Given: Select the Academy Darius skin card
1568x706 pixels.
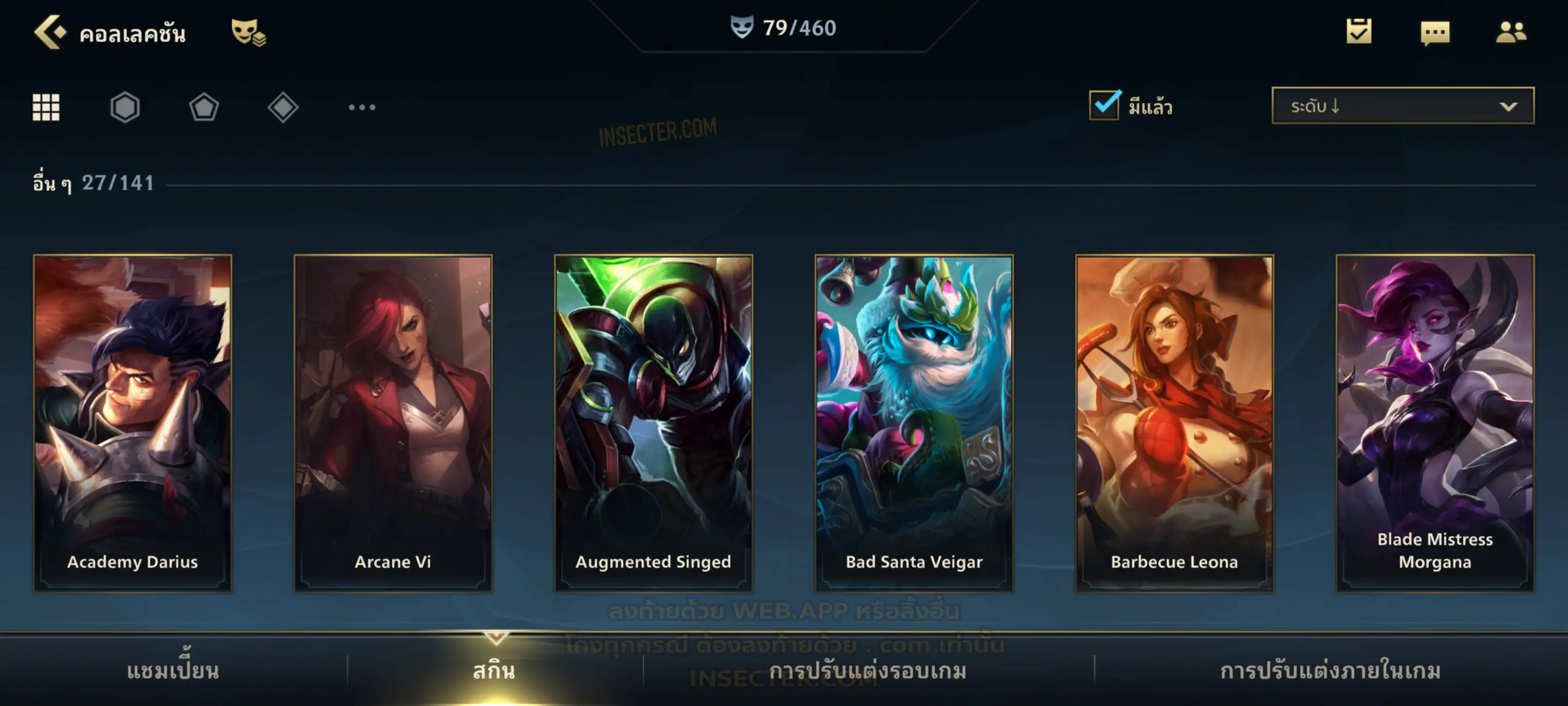Looking at the screenshot, I should click(x=133, y=423).
